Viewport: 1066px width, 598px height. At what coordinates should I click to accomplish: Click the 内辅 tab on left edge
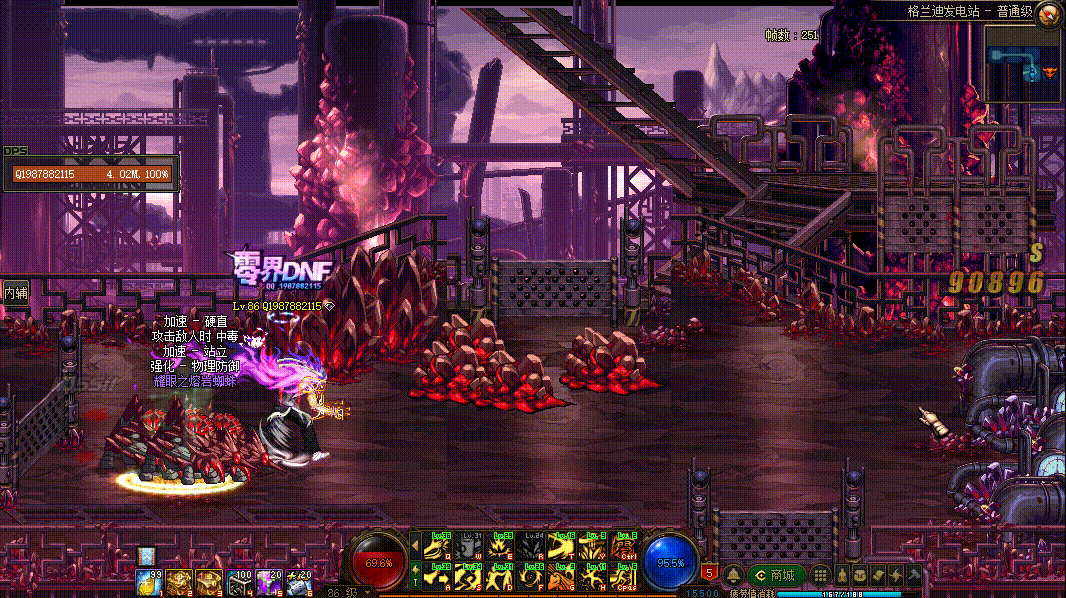[x=15, y=293]
